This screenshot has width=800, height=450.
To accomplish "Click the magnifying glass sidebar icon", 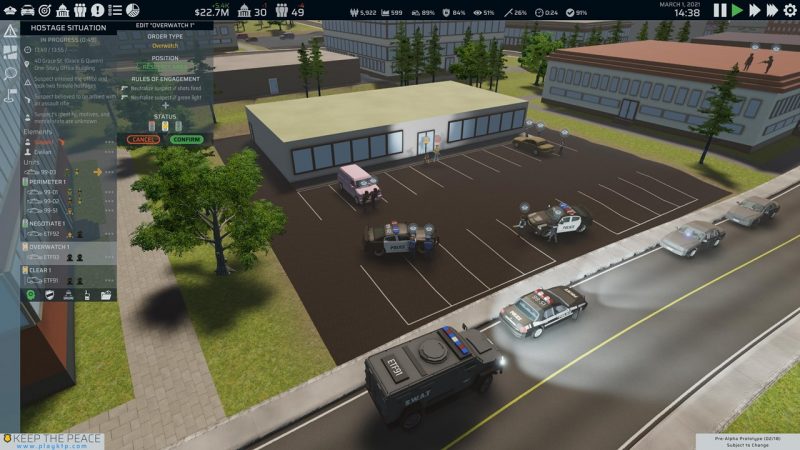I will (10, 74).
